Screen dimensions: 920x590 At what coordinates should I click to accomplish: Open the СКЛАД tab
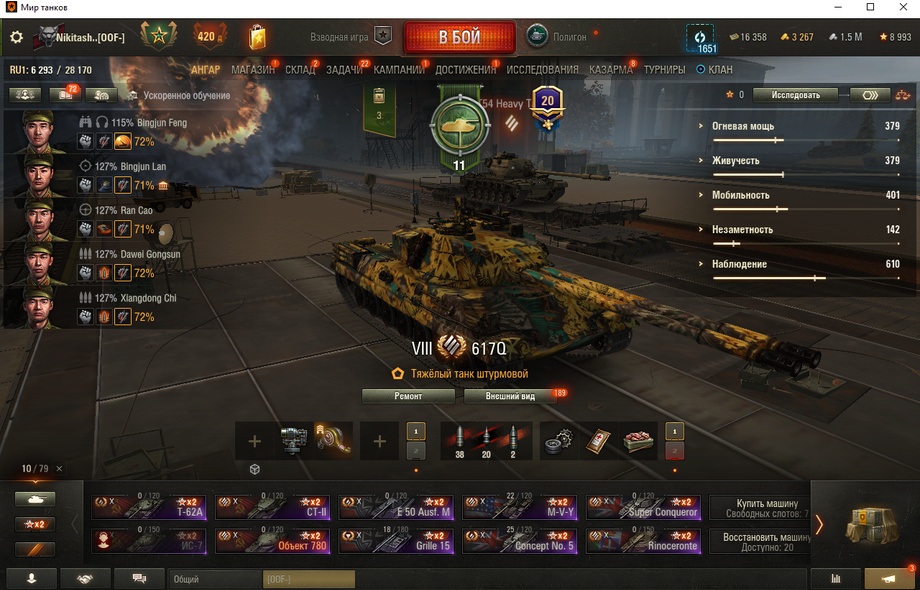[300, 70]
